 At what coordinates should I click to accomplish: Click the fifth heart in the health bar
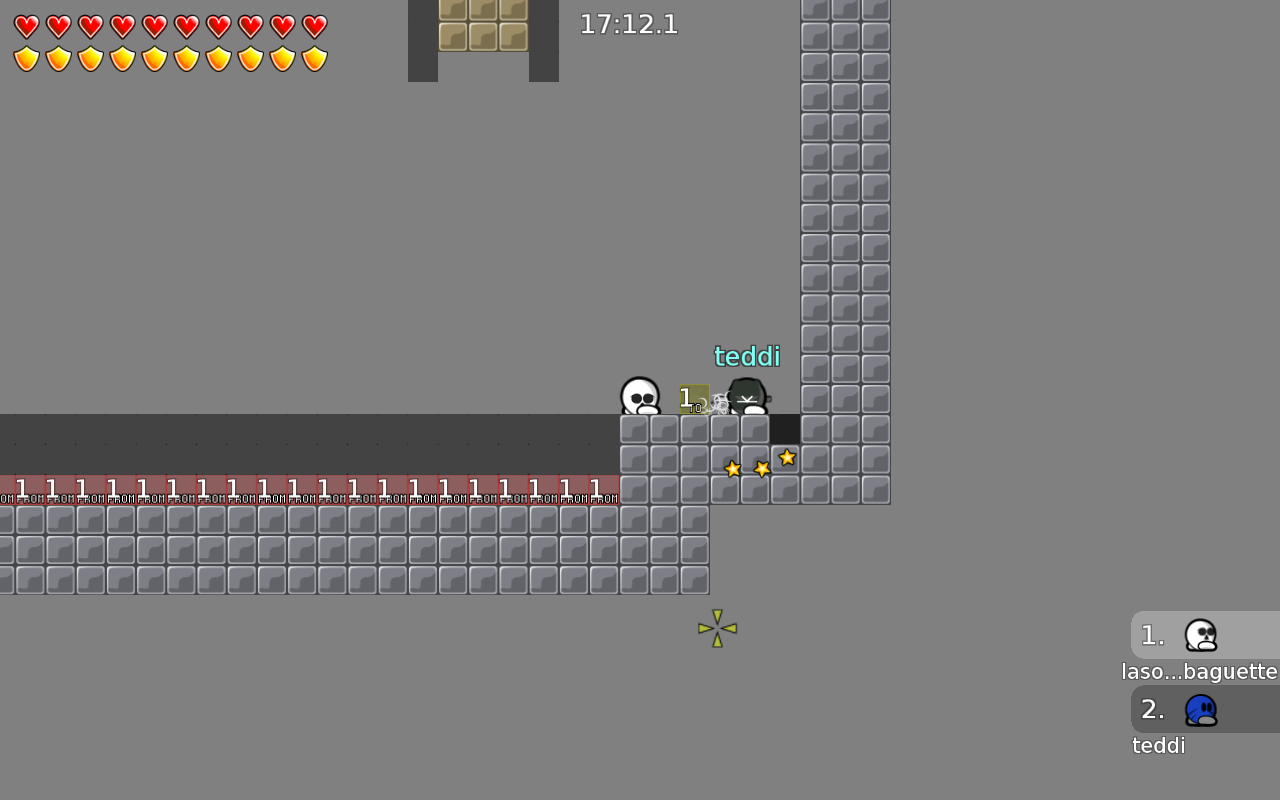click(155, 27)
